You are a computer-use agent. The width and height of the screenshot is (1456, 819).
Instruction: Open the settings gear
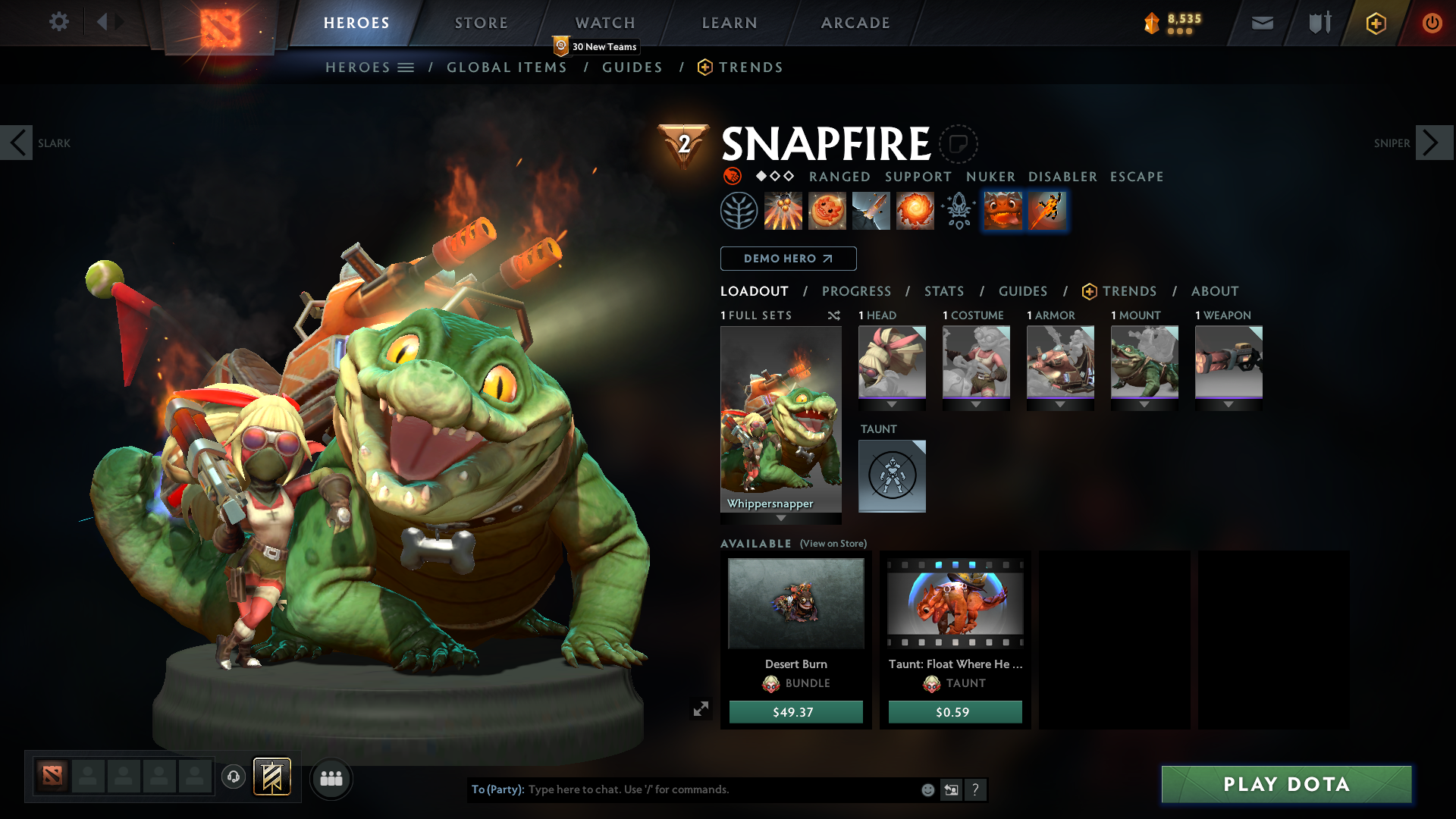tap(59, 22)
